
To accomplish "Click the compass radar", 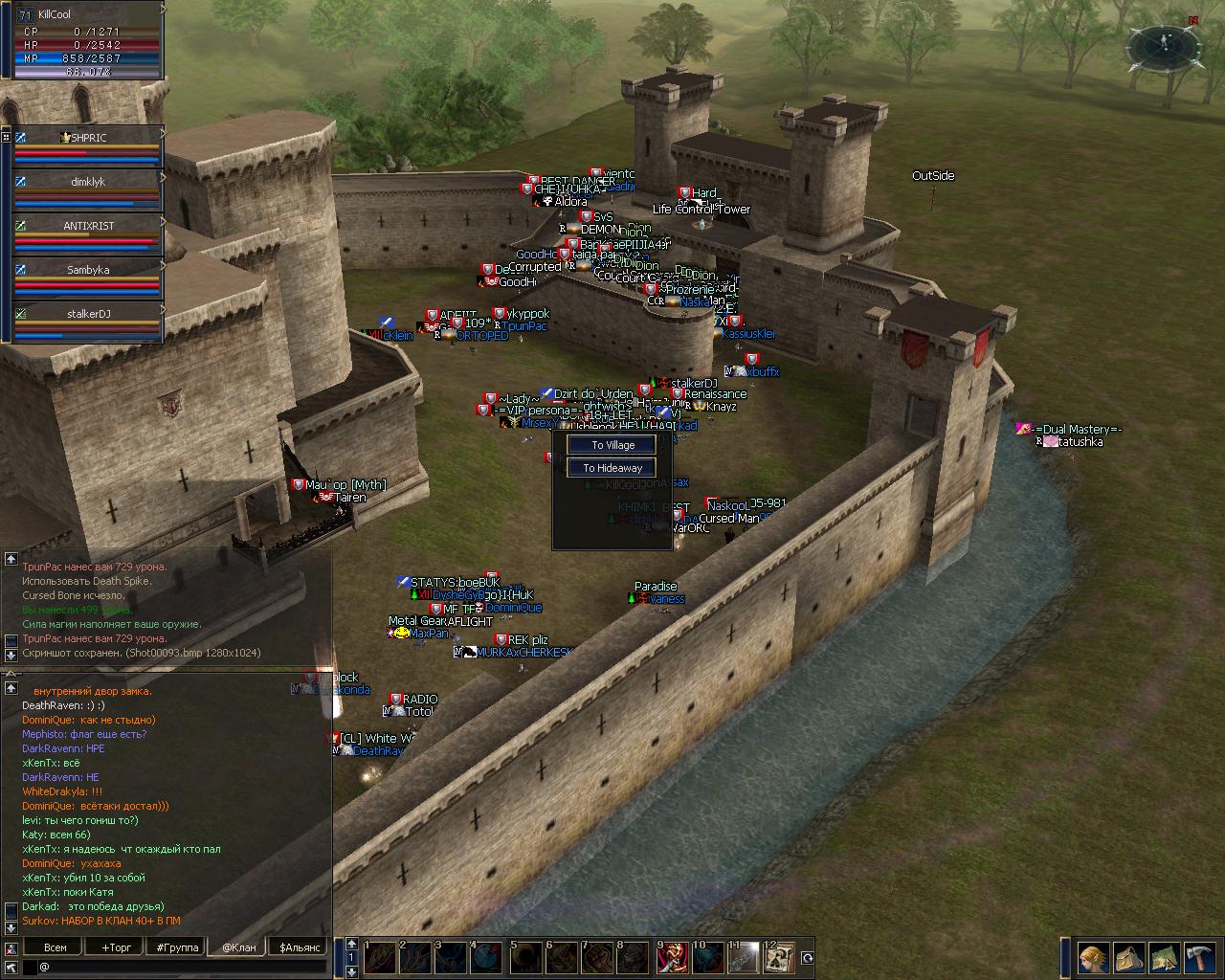I will (1164, 43).
